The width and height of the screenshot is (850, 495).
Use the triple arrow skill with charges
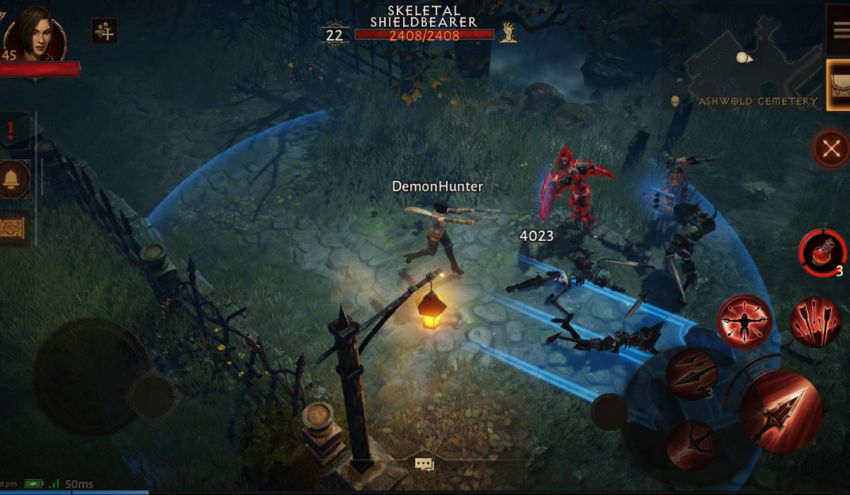[692, 374]
